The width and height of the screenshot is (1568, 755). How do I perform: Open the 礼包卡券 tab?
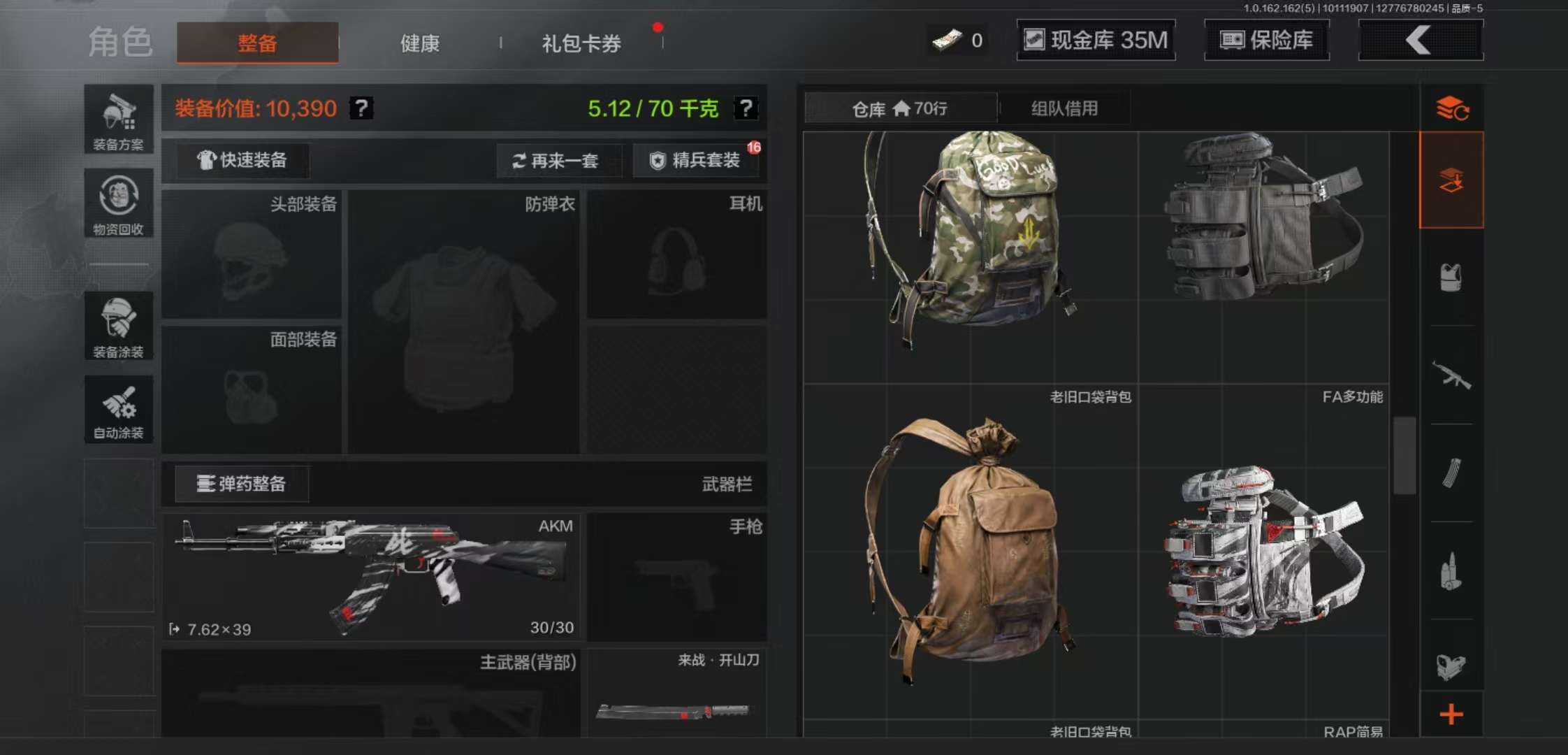(x=581, y=43)
